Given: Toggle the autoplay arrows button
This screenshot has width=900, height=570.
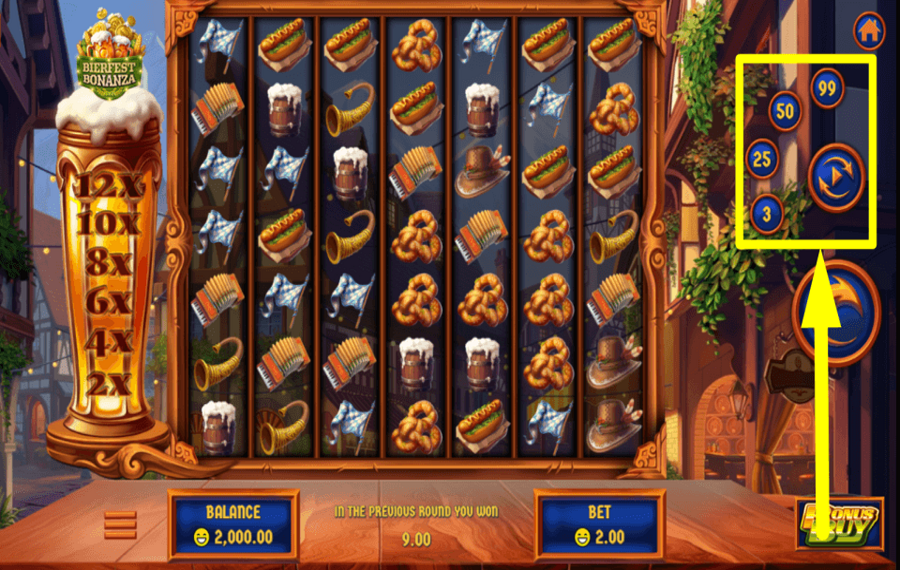Looking at the screenshot, I should [835, 177].
